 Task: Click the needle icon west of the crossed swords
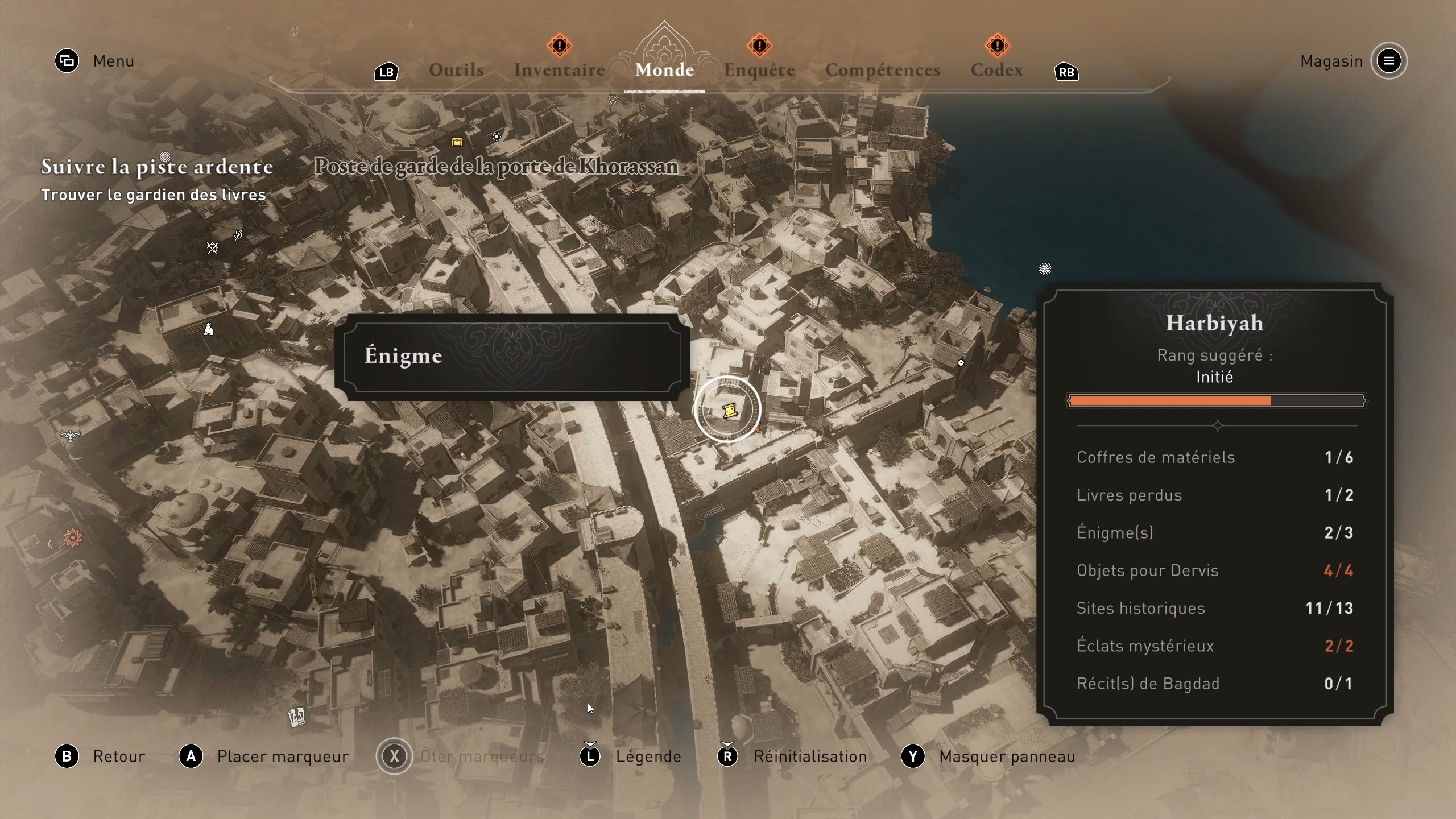point(239,236)
